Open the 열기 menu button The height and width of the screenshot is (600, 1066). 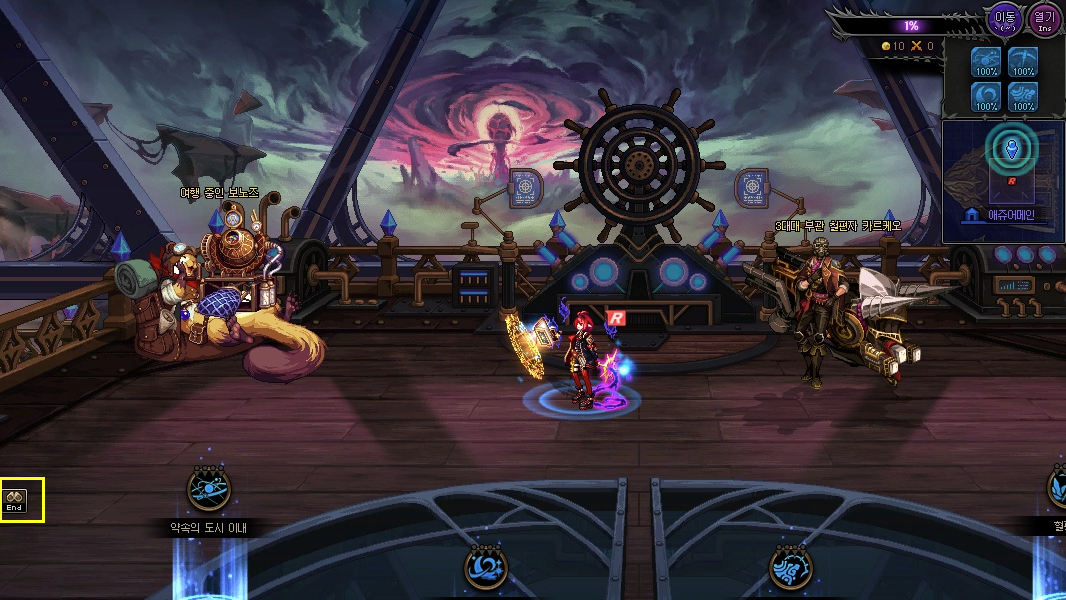click(1044, 19)
